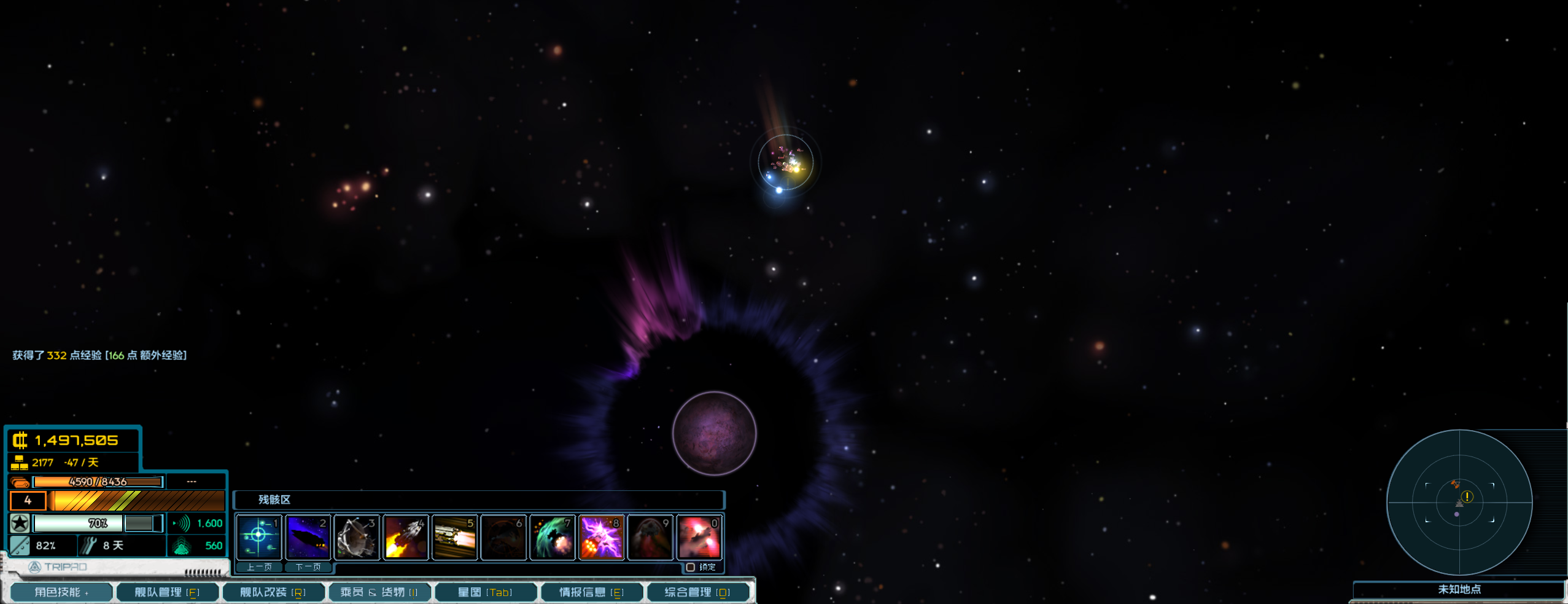Activate the rocket burn ability in slot 4
The width and height of the screenshot is (1568, 604).
[x=406, y=537]
